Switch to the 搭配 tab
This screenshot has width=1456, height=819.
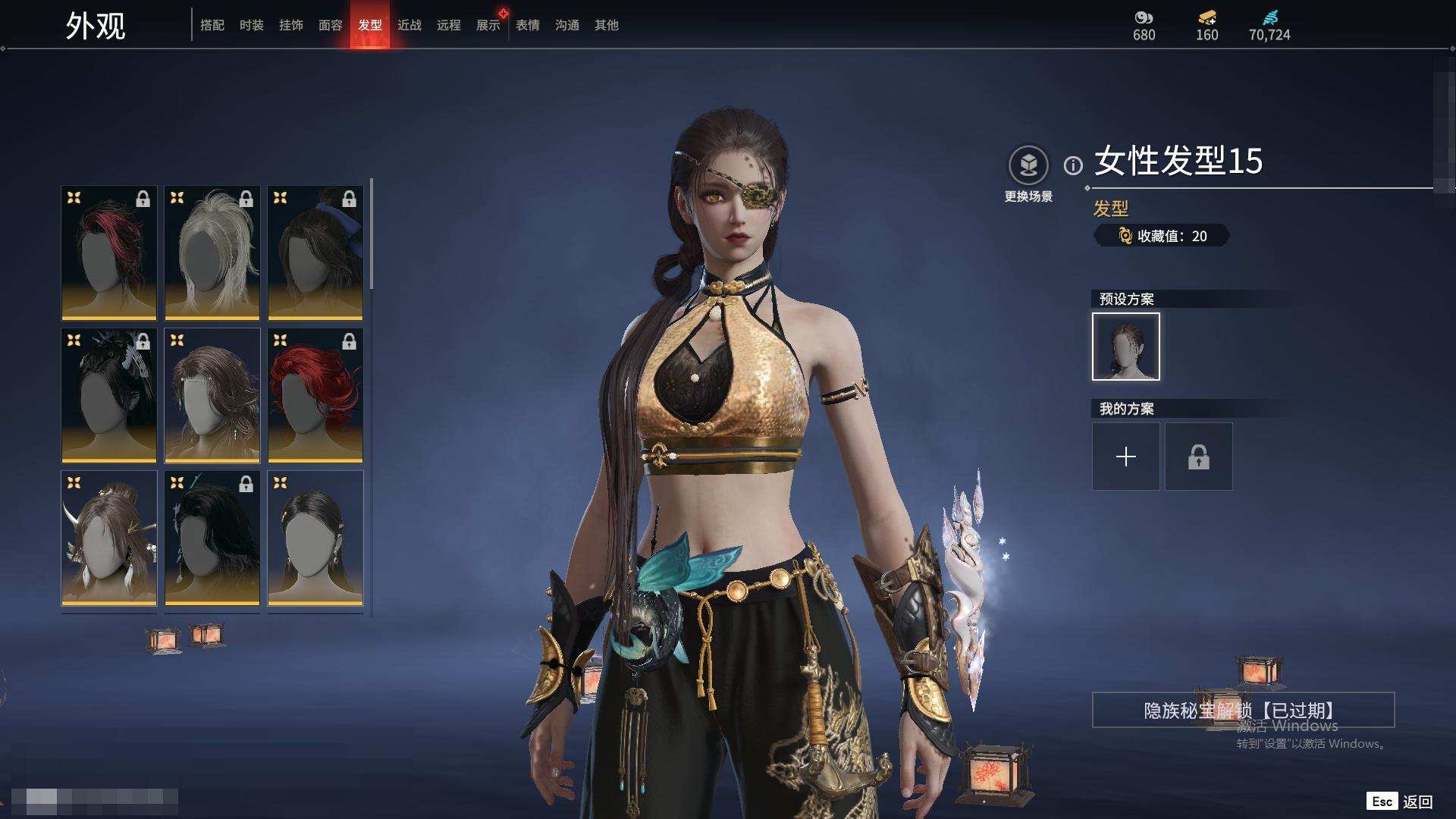[x=212, y=25]
